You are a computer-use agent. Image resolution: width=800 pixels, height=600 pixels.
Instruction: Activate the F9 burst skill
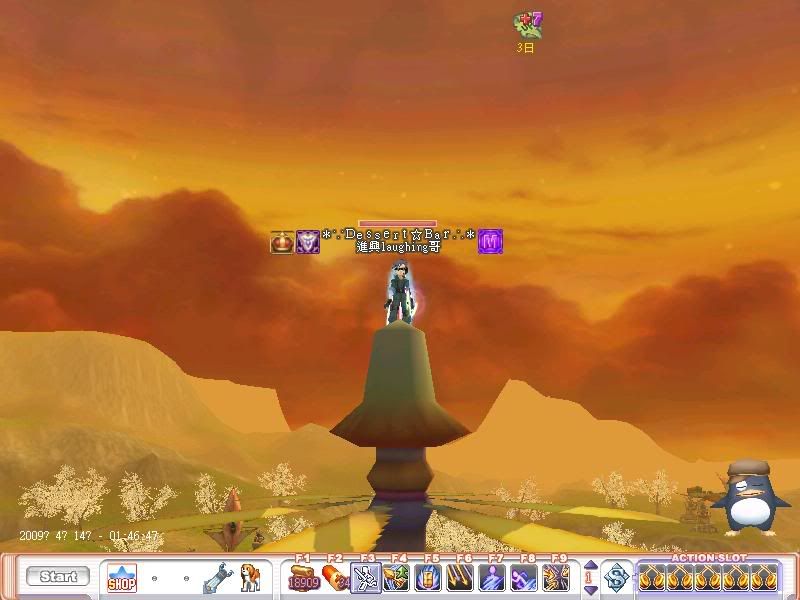pos(556,578)
